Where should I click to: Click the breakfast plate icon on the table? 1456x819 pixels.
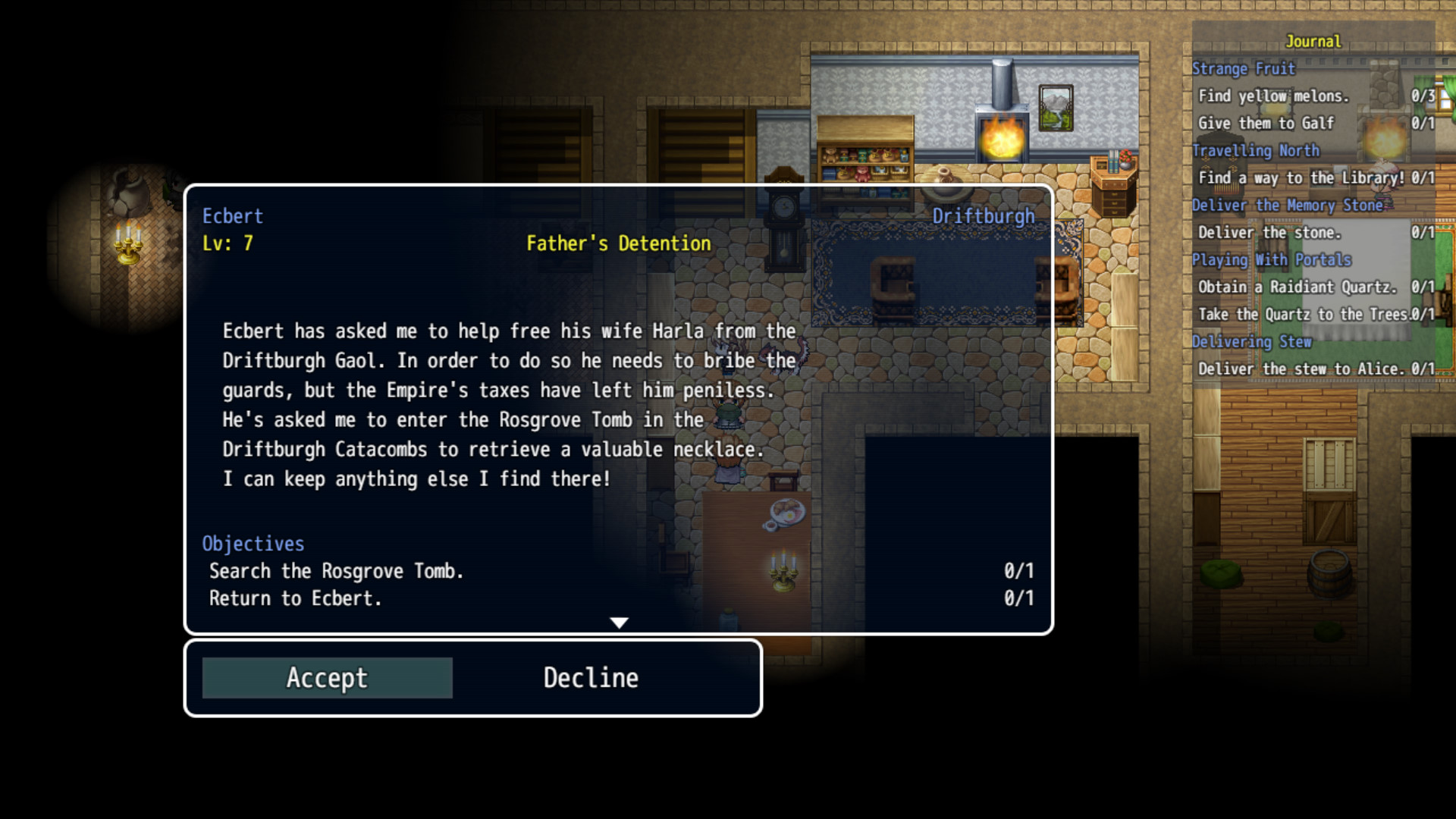(x=787, y=512)
